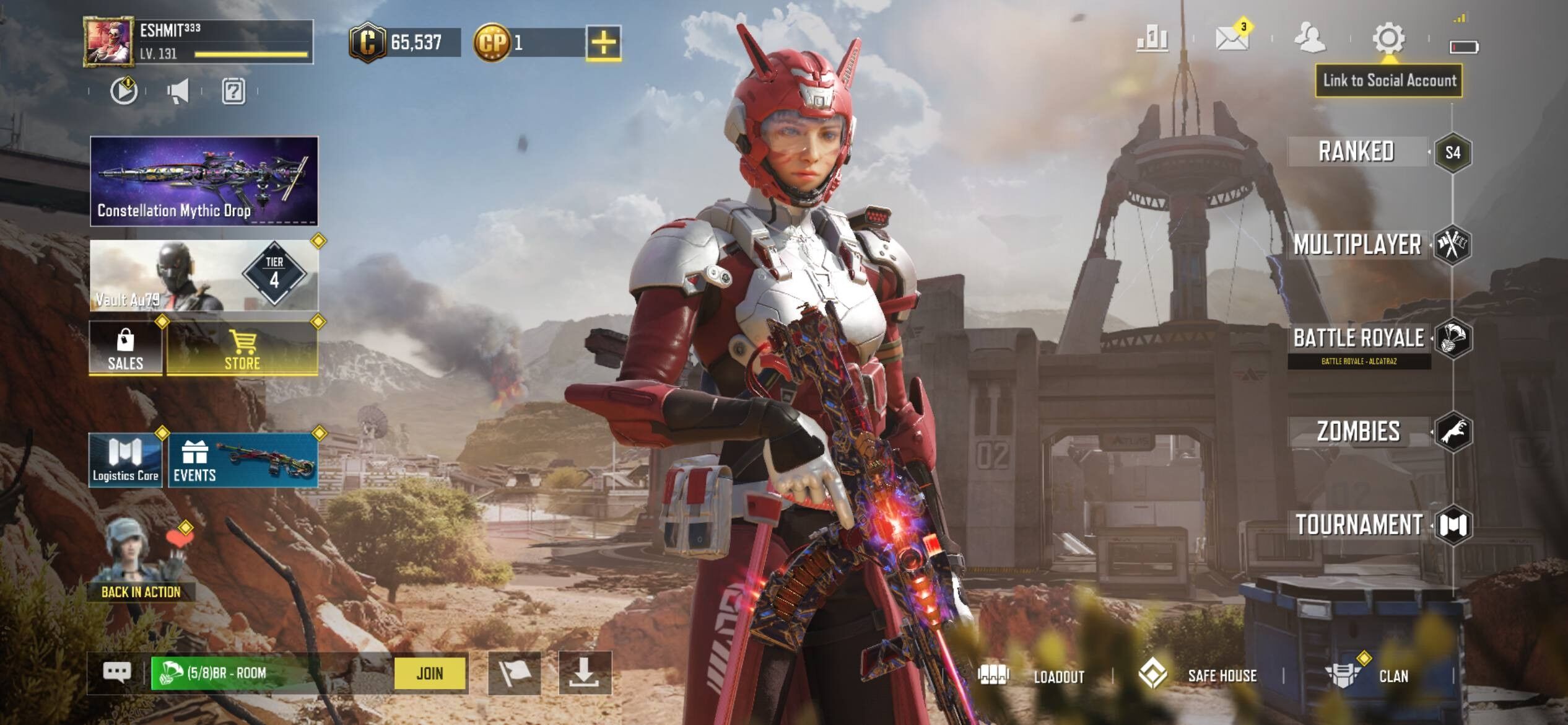
Task: Add CP with the plus button
Action: [603, 43]
